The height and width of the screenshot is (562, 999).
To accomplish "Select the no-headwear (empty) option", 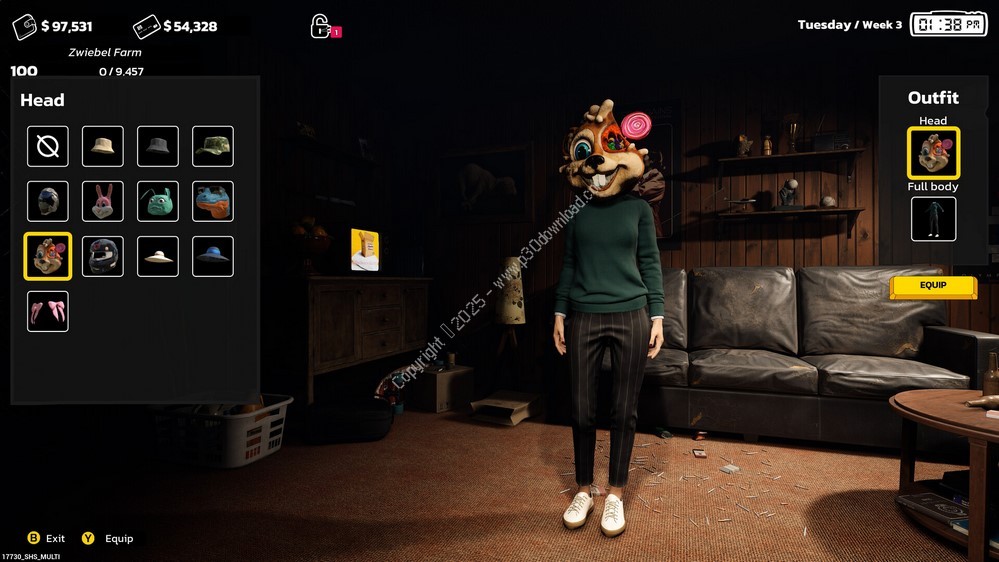I will point(48,146).
